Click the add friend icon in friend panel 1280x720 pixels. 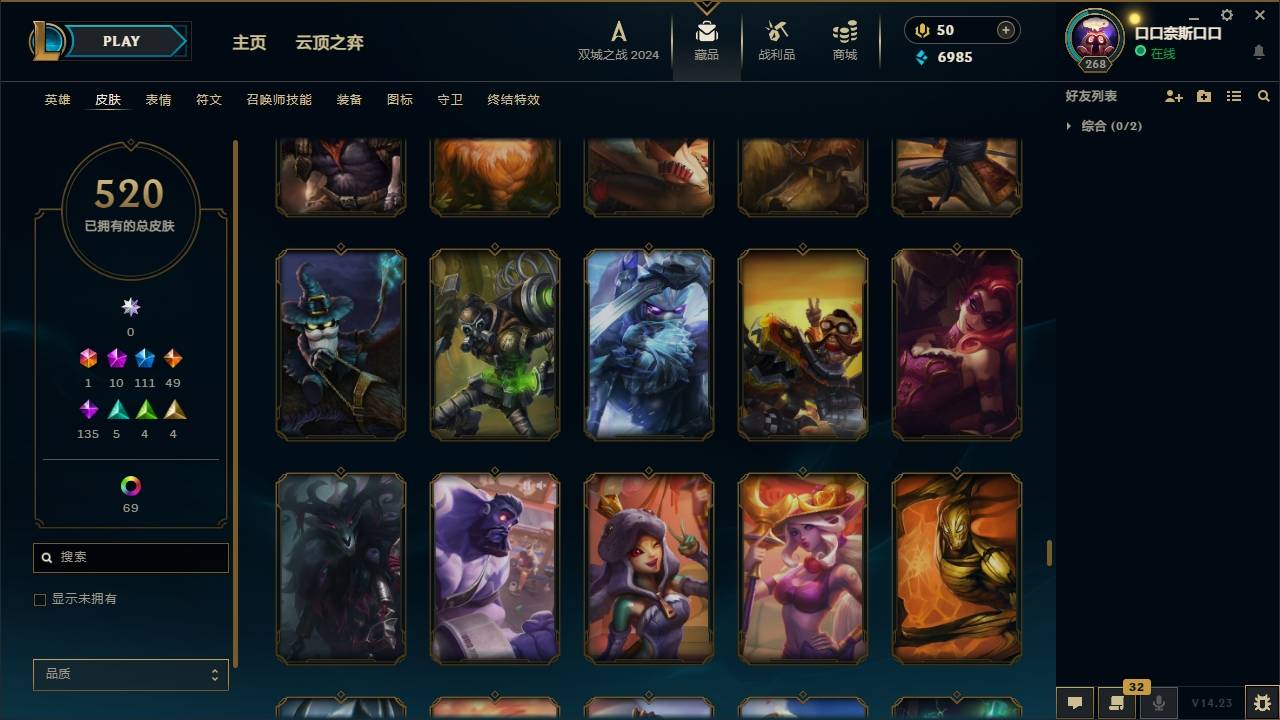[x=1174, y=95]
